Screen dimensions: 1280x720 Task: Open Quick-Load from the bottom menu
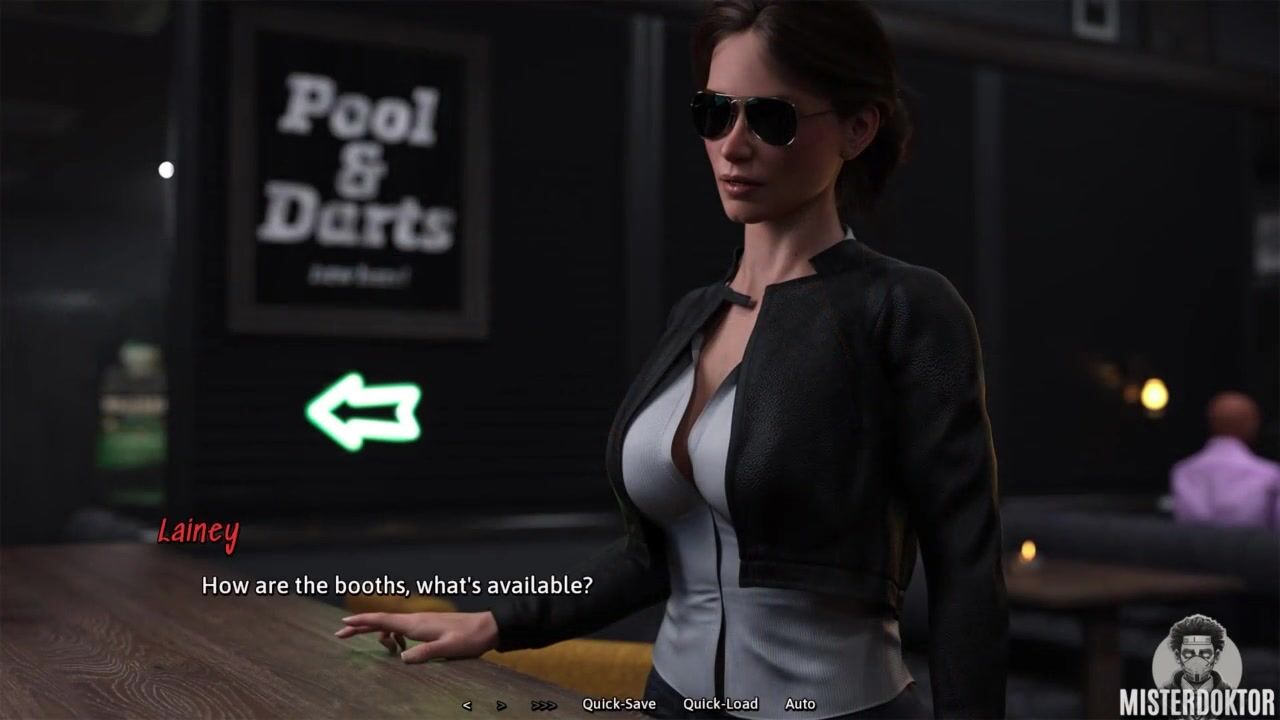click(720, 704)
